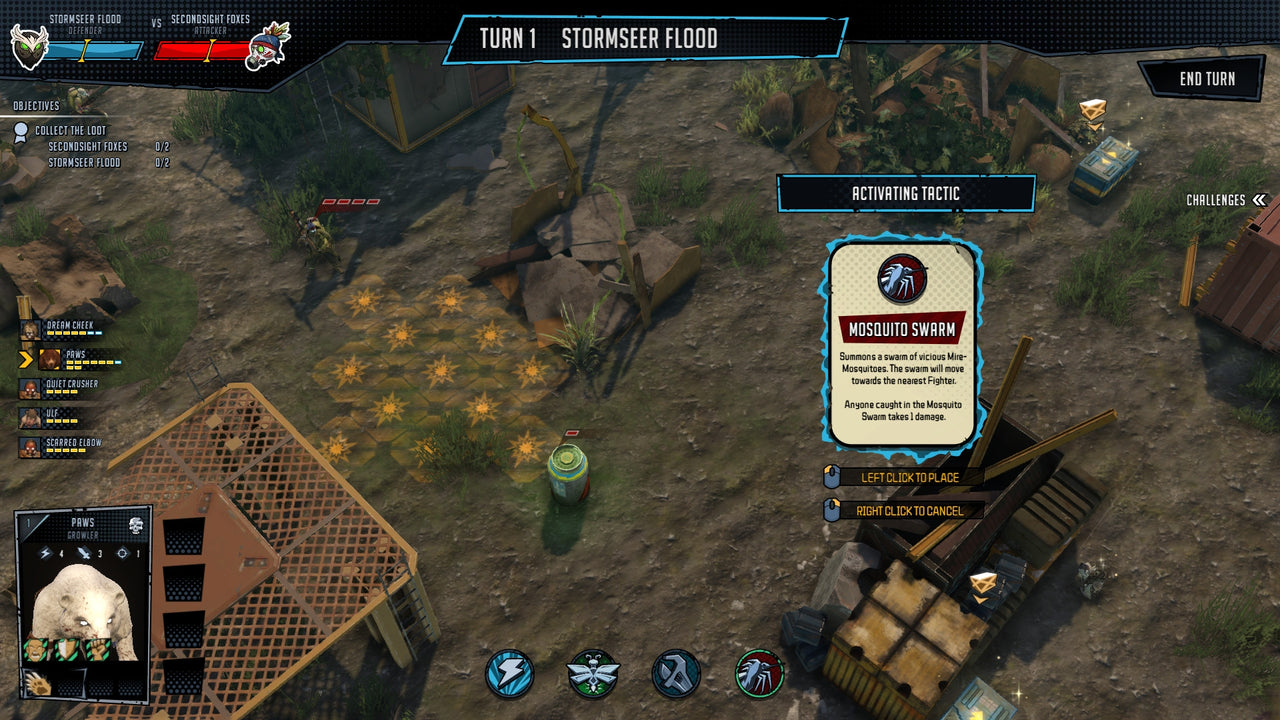1280x720 pixels.
Task: End the current turn
Action: 1206,79
